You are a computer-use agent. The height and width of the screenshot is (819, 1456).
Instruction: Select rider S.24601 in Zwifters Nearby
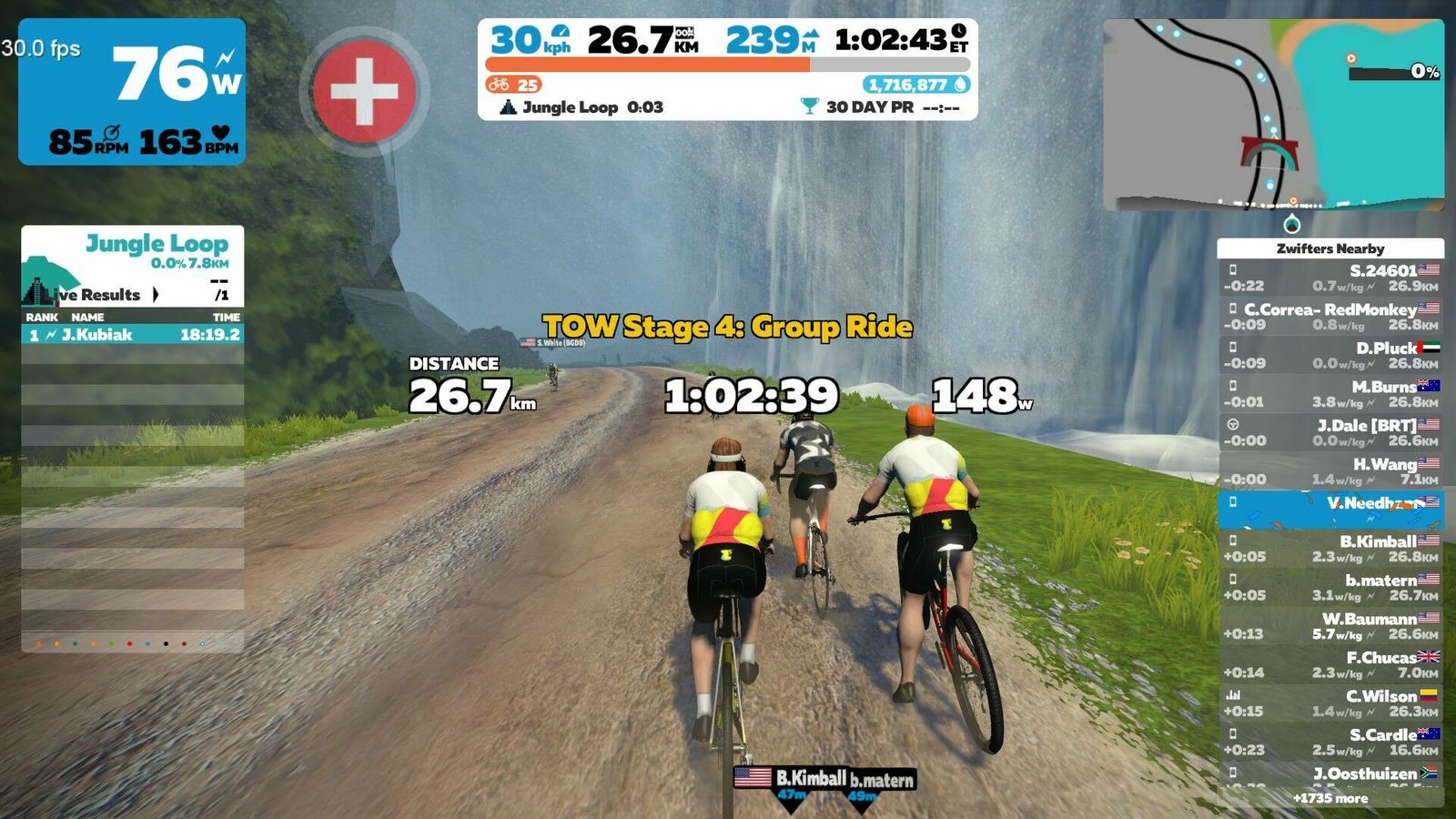1330,278
